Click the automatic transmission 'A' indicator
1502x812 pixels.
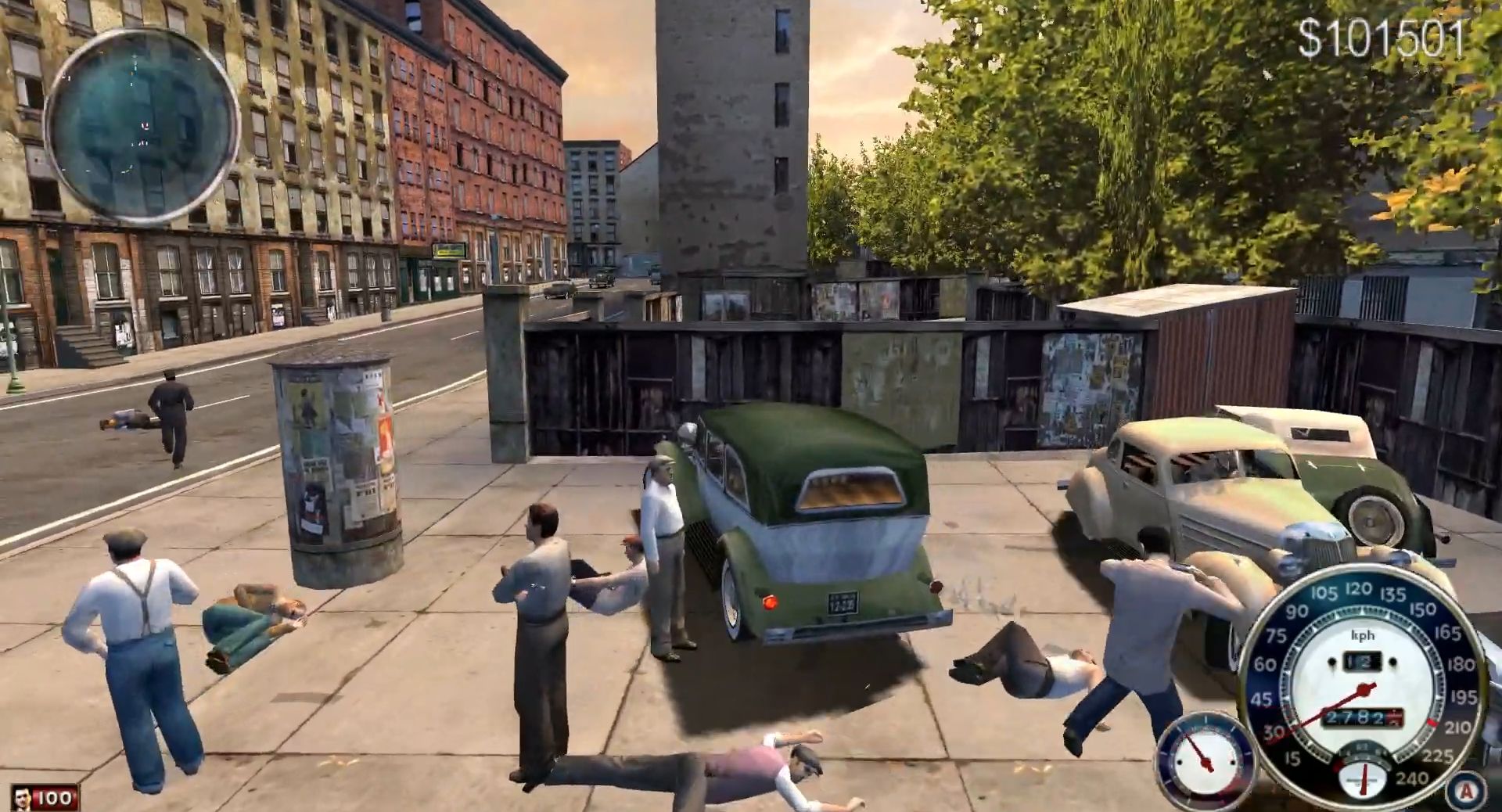coord(1466,792)
